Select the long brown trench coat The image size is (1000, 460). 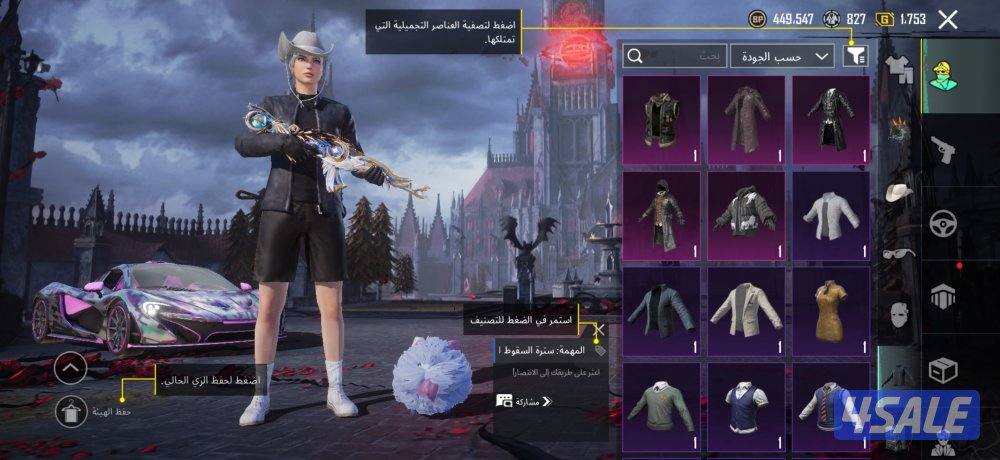pos(746,119)
